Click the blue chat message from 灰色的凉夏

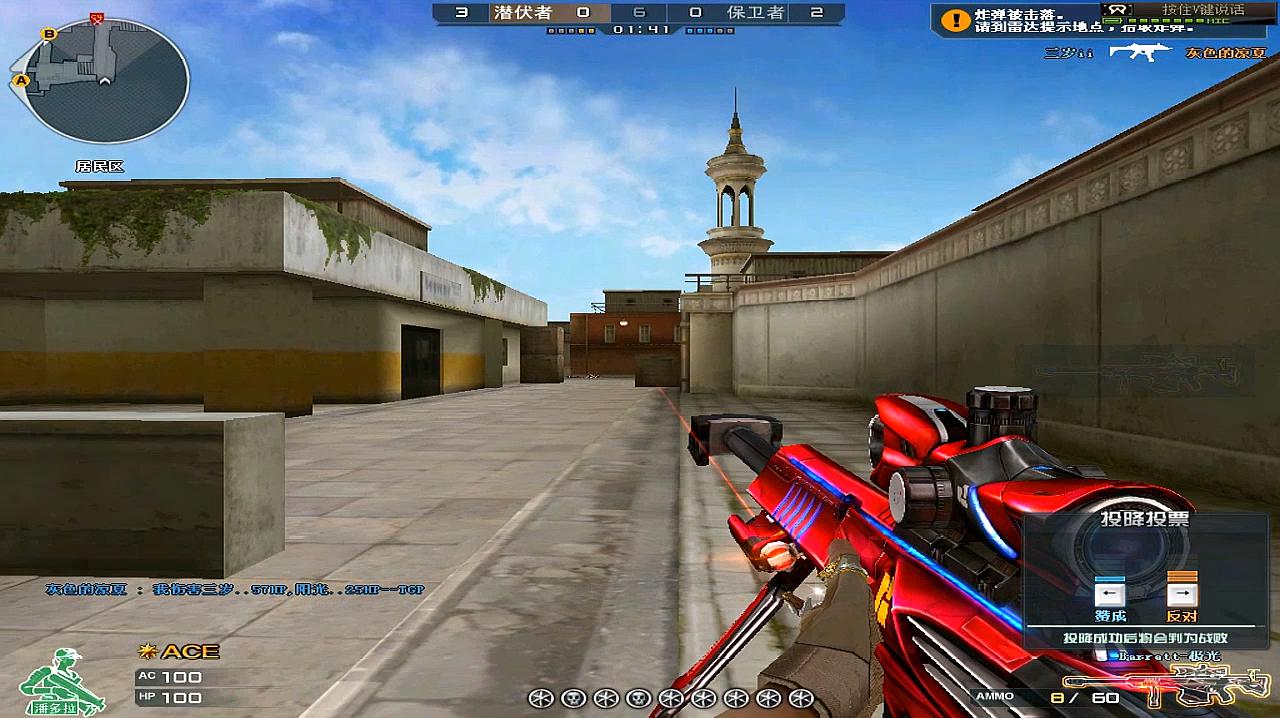[x=235, y=590]
